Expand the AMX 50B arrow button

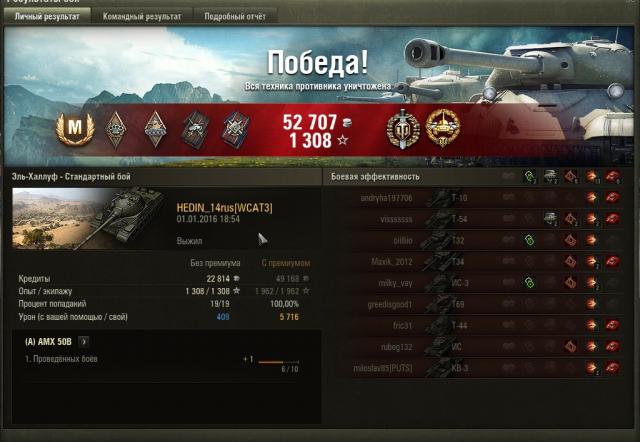coord(83,342)
